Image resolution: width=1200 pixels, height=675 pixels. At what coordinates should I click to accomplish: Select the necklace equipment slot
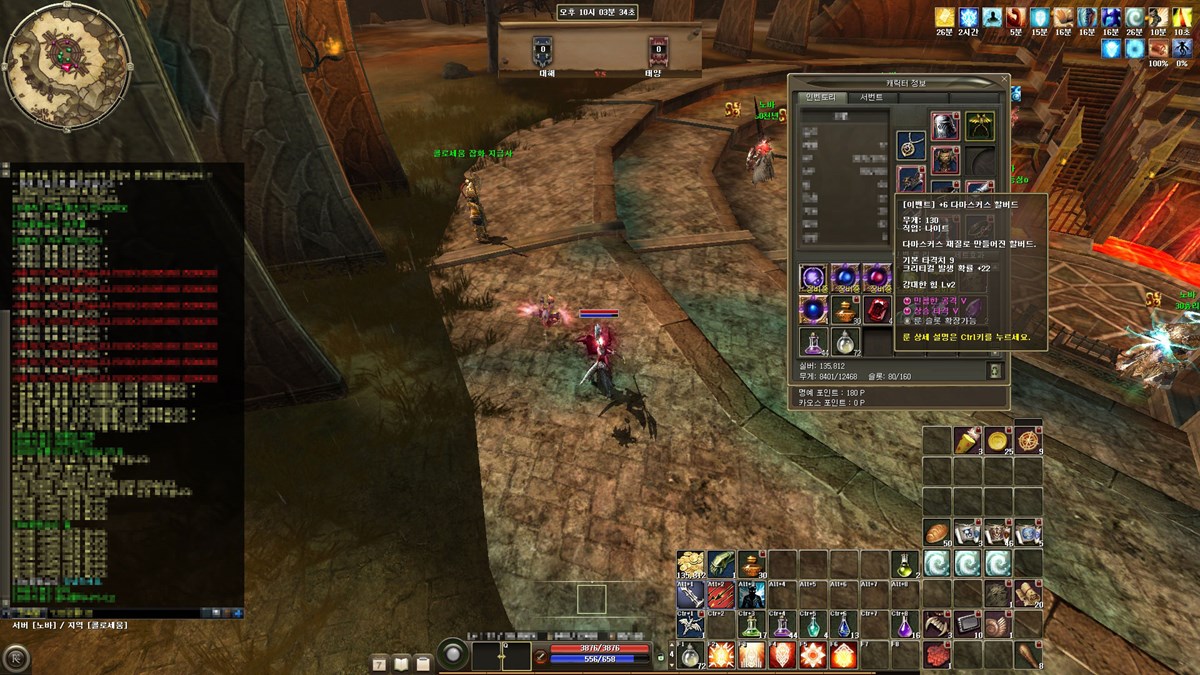(910, 147)
